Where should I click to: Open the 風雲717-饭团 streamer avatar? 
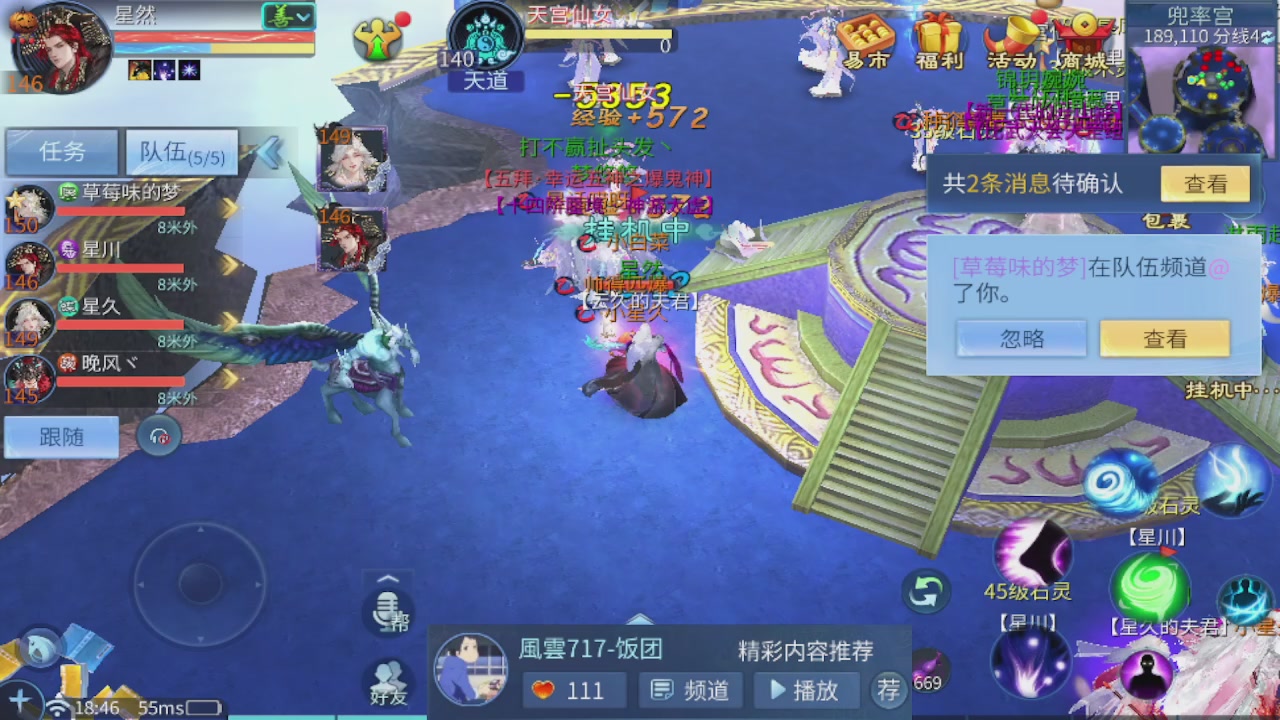click(x=470, y=668)
